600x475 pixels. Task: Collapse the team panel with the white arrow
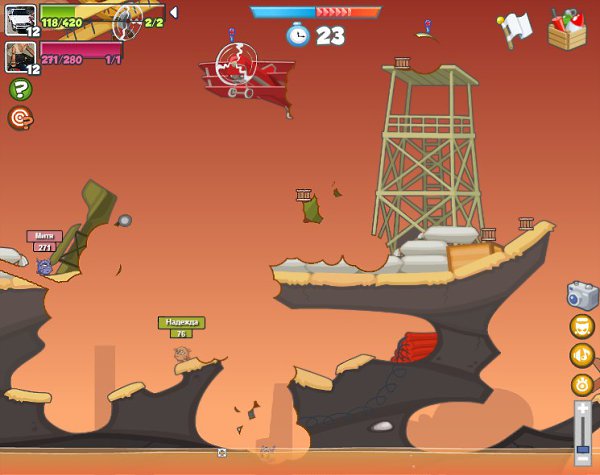point(174,13)
